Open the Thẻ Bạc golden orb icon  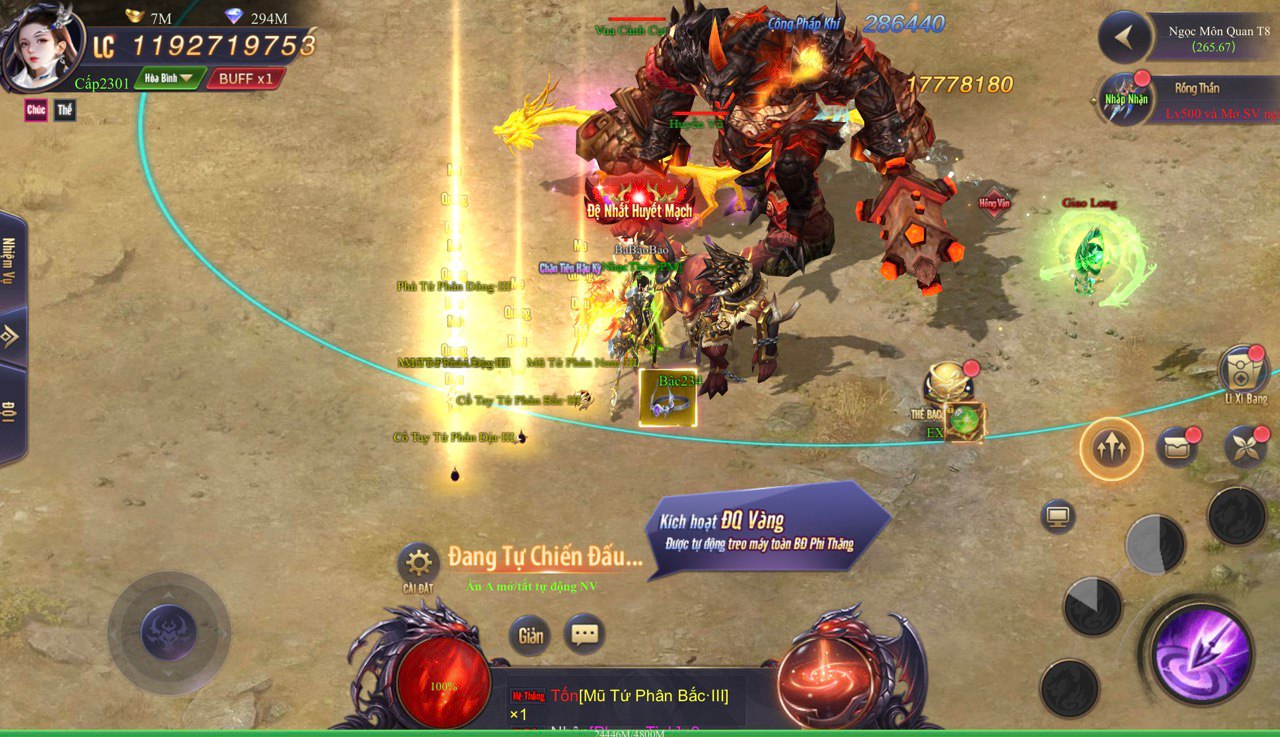[946, 384]
